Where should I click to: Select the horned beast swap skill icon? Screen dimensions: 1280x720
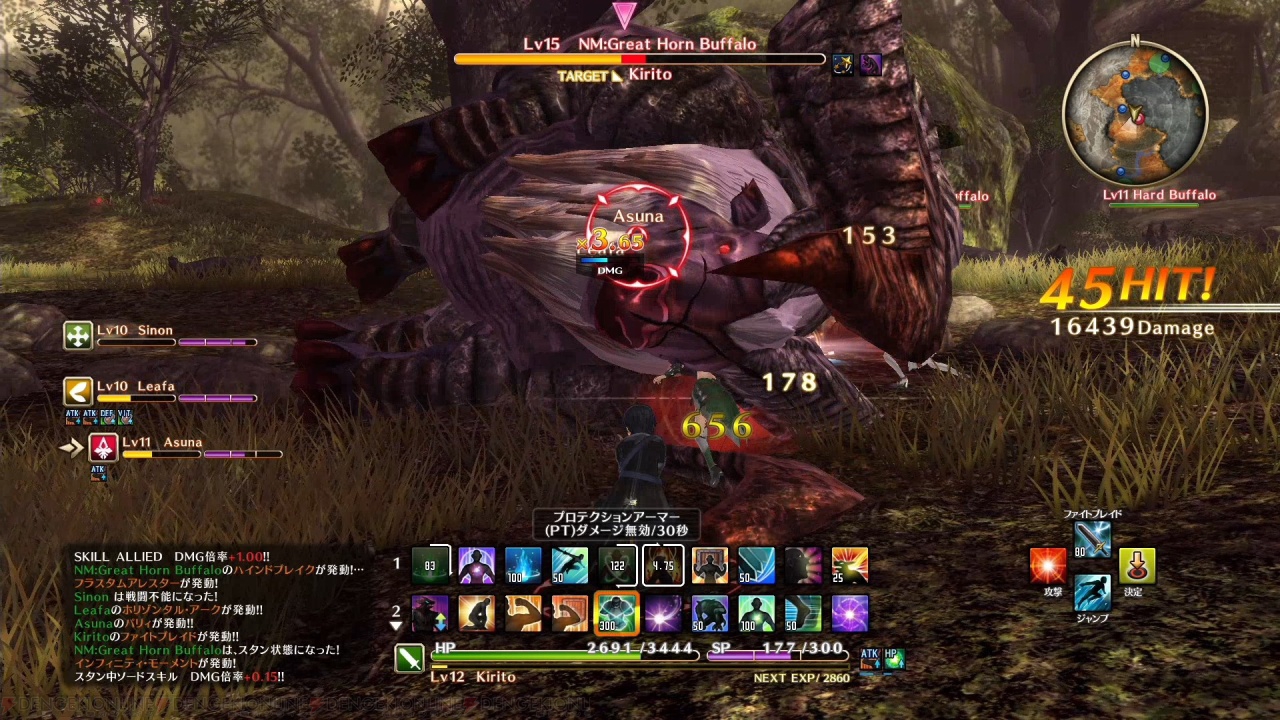pyautogui.click(x=430, y=613)
